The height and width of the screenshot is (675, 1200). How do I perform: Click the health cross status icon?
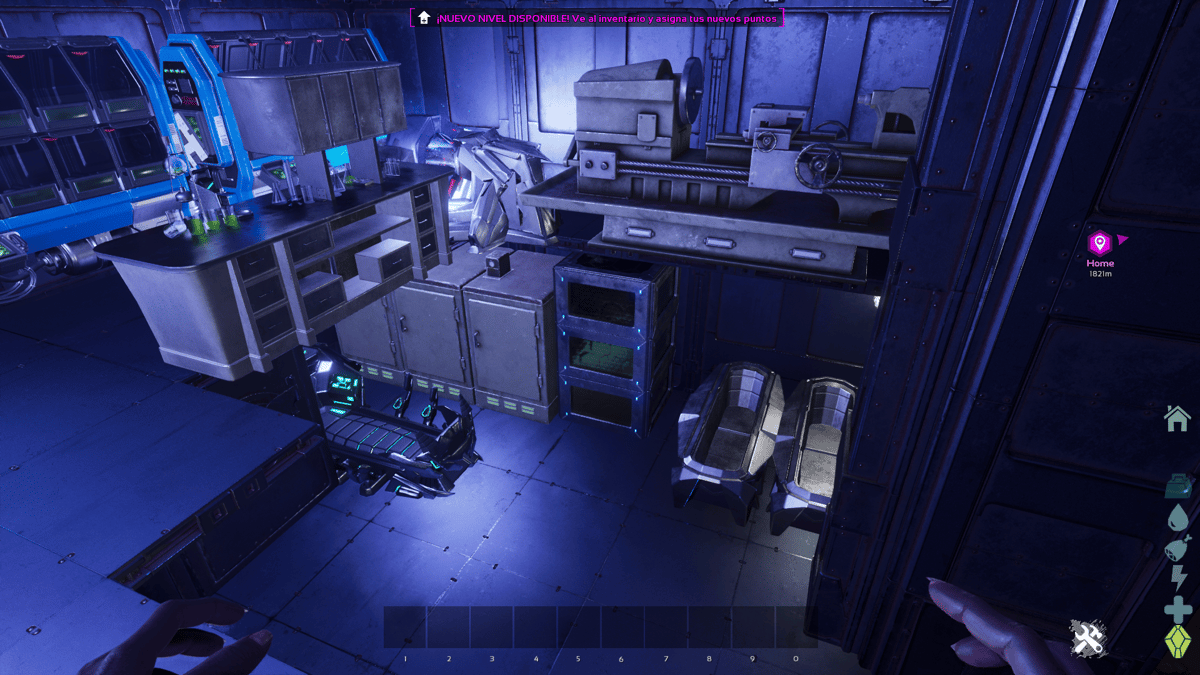coord(1178,609)
